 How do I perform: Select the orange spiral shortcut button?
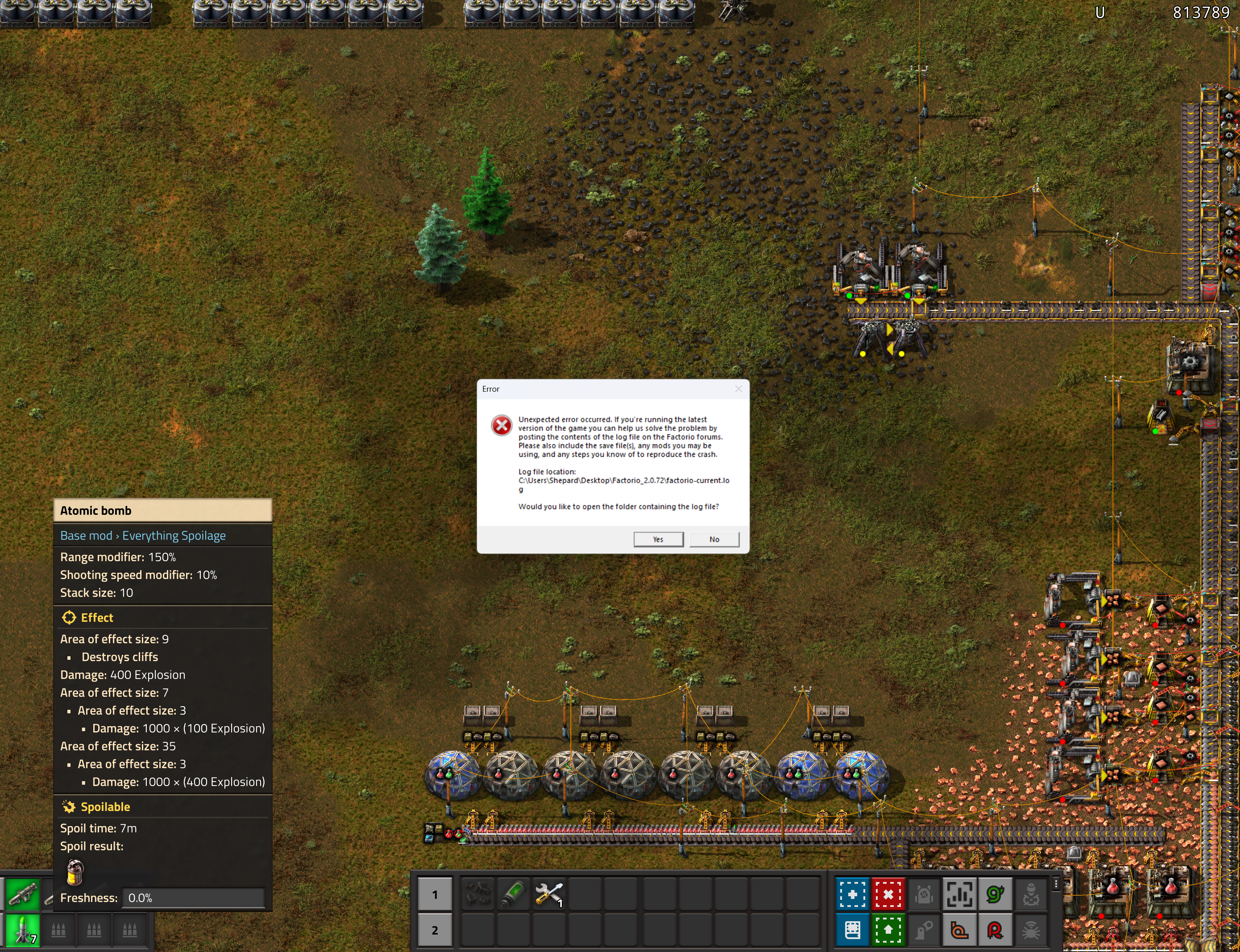(959, 930)
